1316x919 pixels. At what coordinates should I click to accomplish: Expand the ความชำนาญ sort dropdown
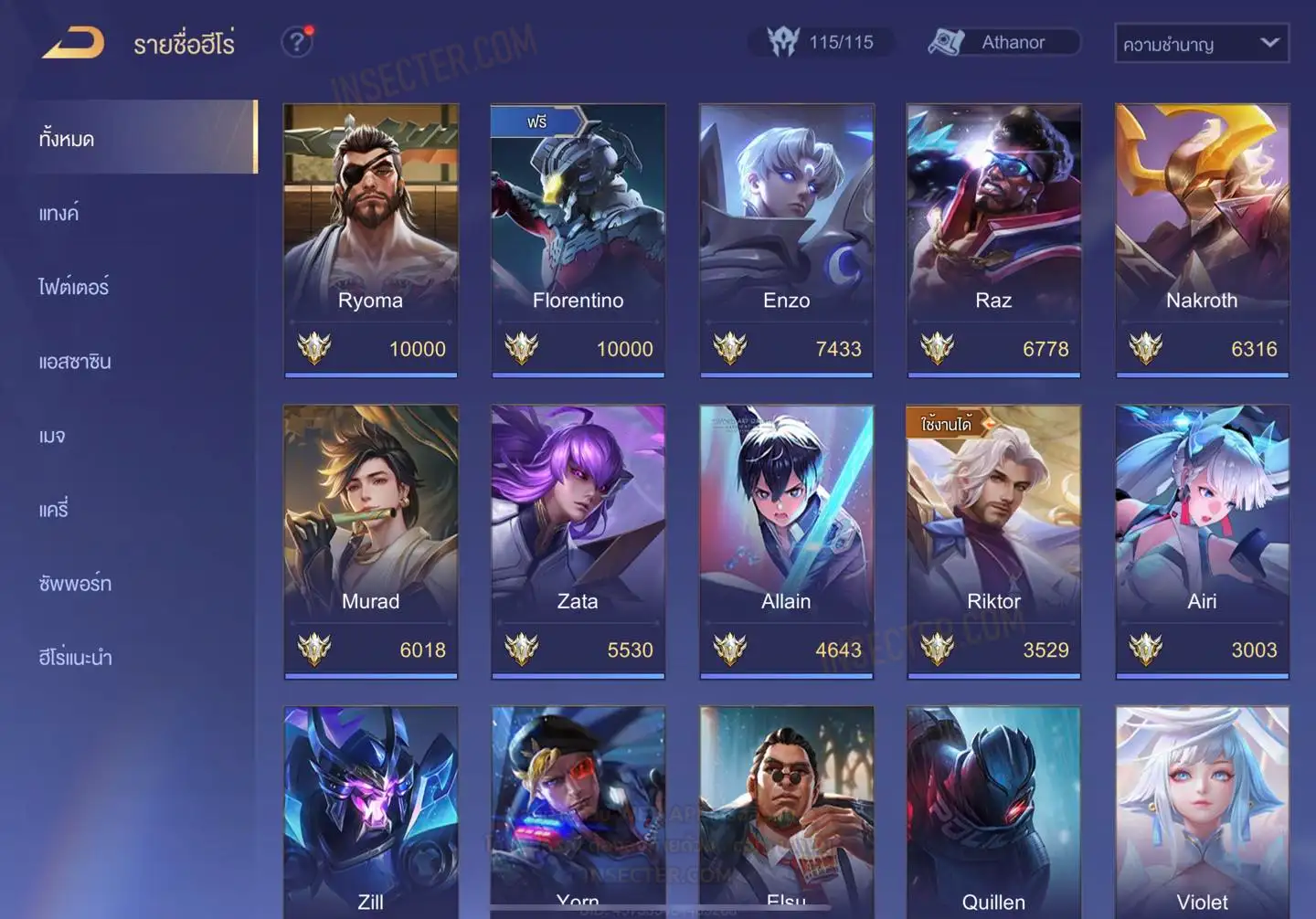coord(1201,44)
